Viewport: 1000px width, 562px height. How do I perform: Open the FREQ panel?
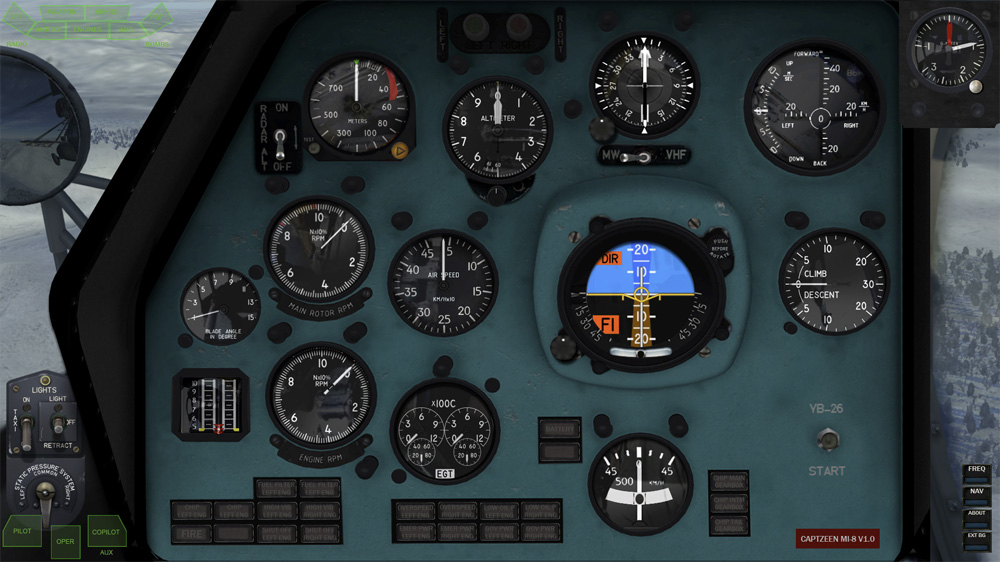pos(976,469)
